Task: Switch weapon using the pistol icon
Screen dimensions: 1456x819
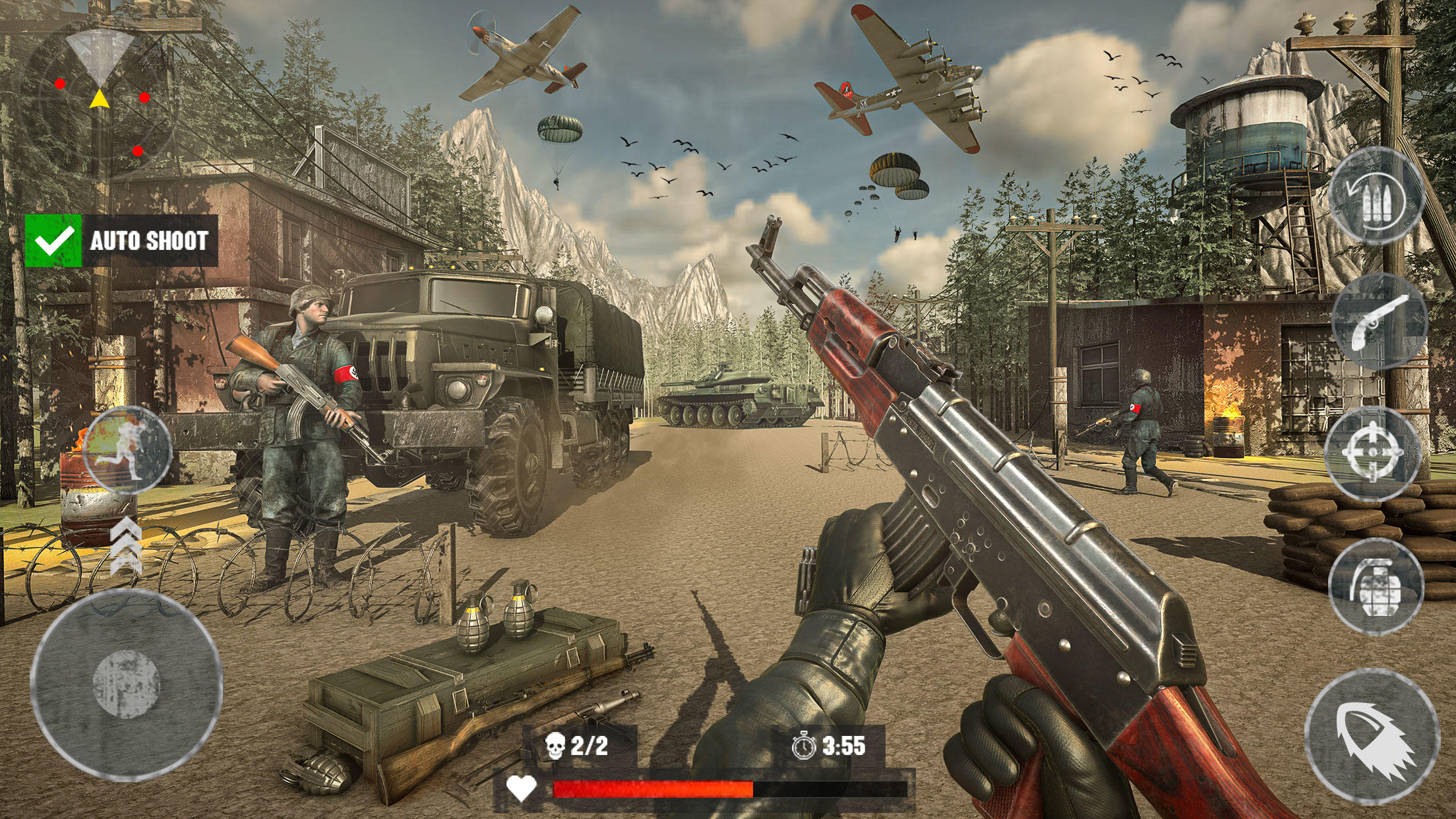Action: (1380, 322)
